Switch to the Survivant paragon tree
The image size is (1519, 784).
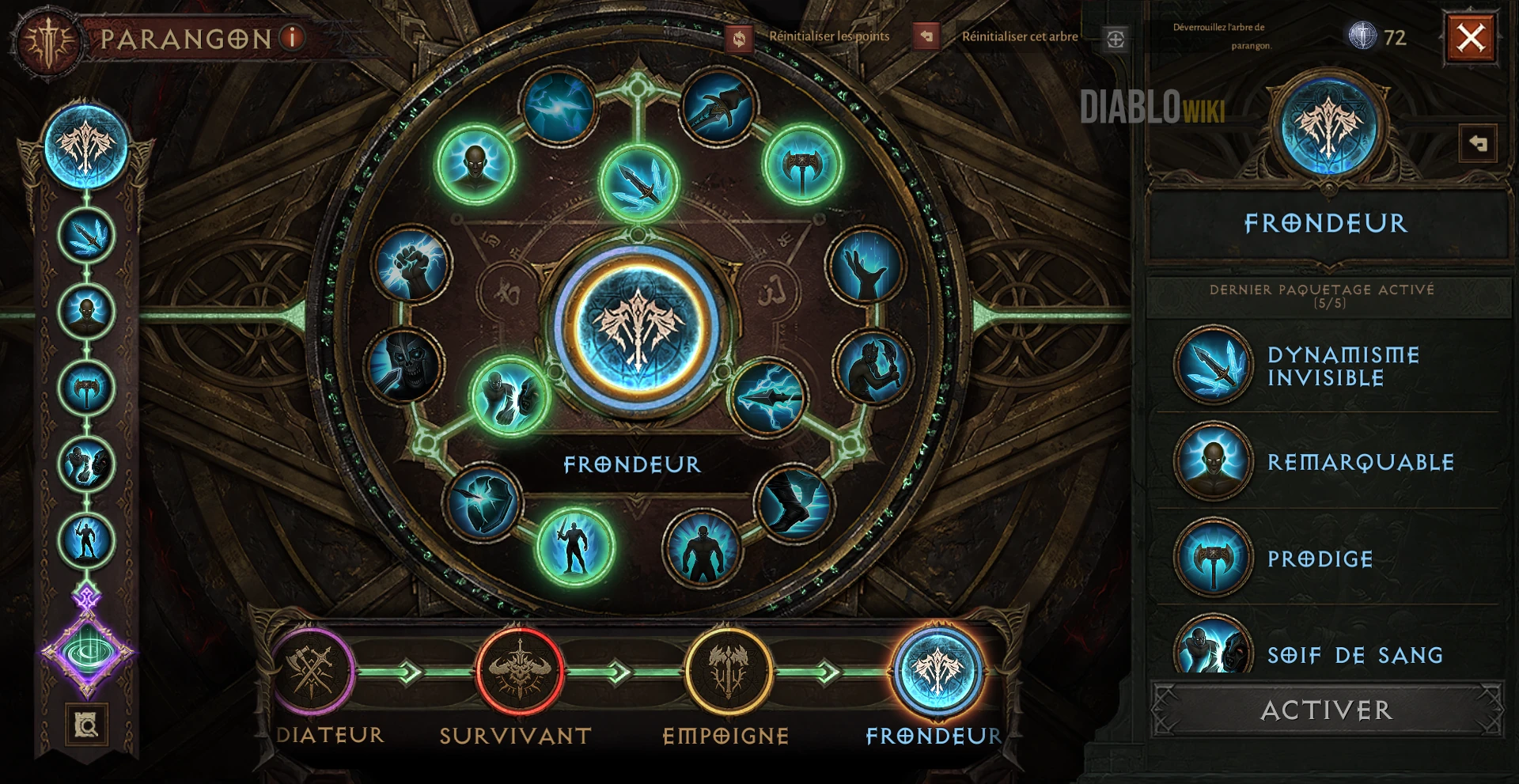(x=519, y=672)
